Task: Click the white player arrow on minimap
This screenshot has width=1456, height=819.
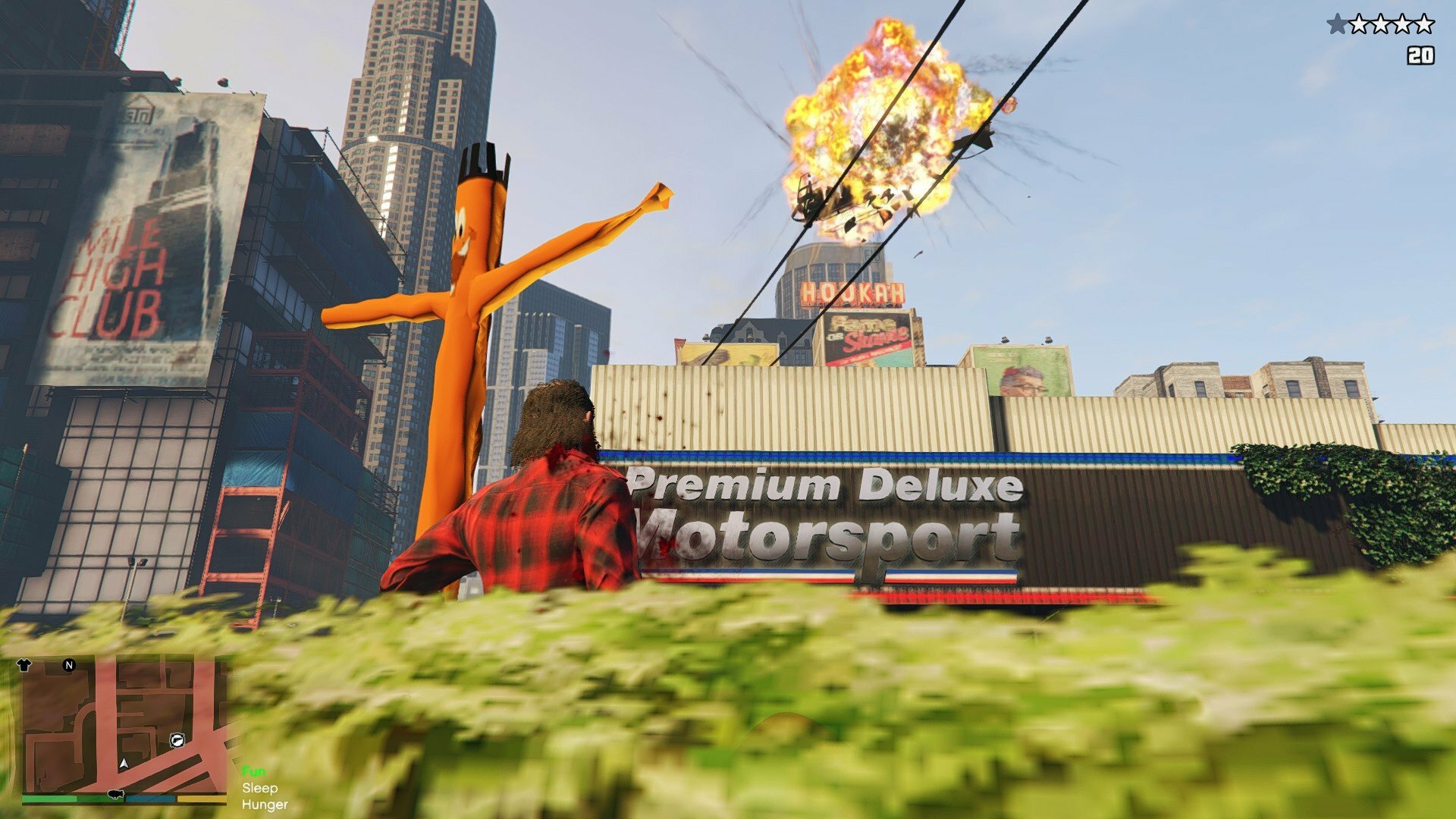Action: click(x=124, y=763)
